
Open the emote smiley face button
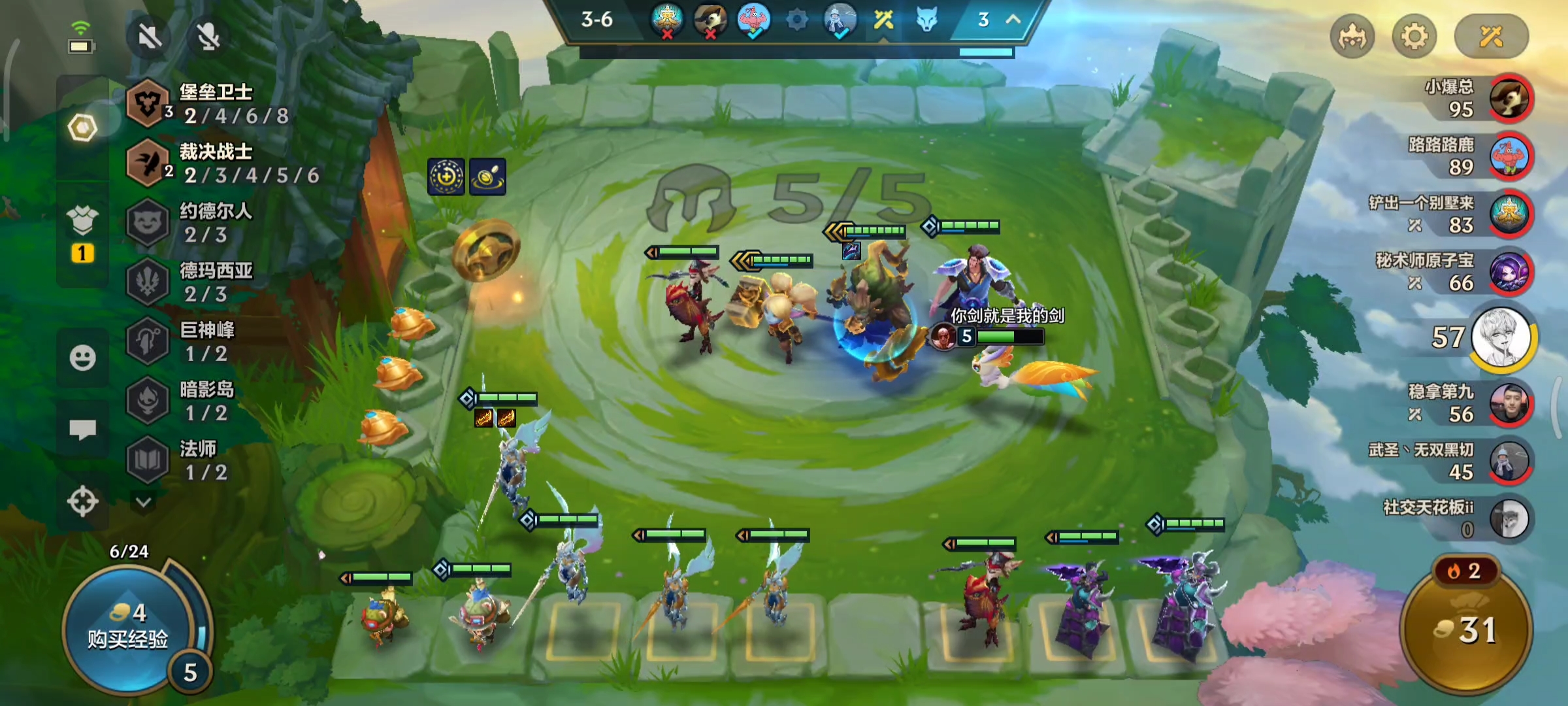82,358
